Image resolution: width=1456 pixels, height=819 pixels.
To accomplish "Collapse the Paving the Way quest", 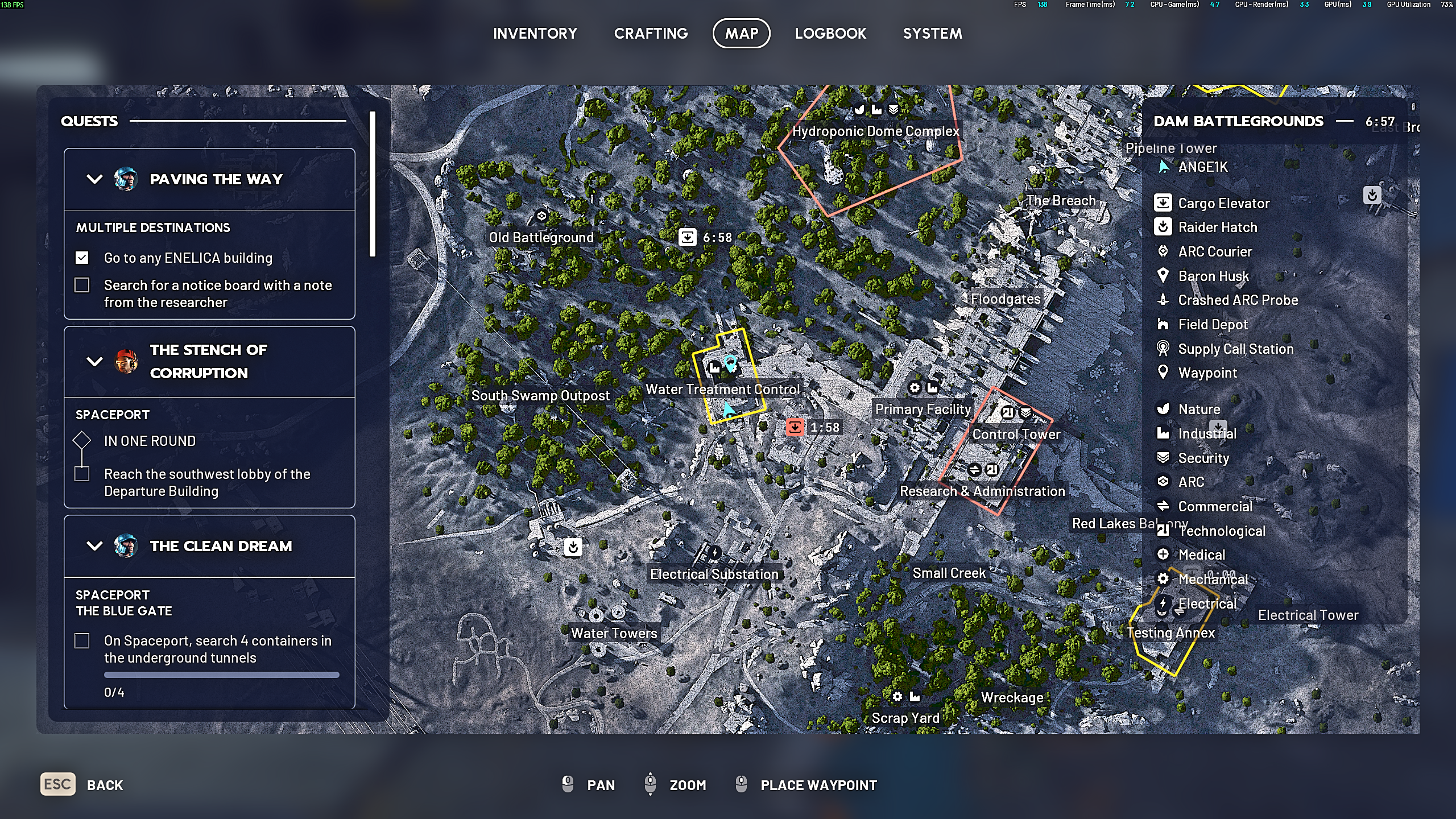I will click(x=94, y=179).
